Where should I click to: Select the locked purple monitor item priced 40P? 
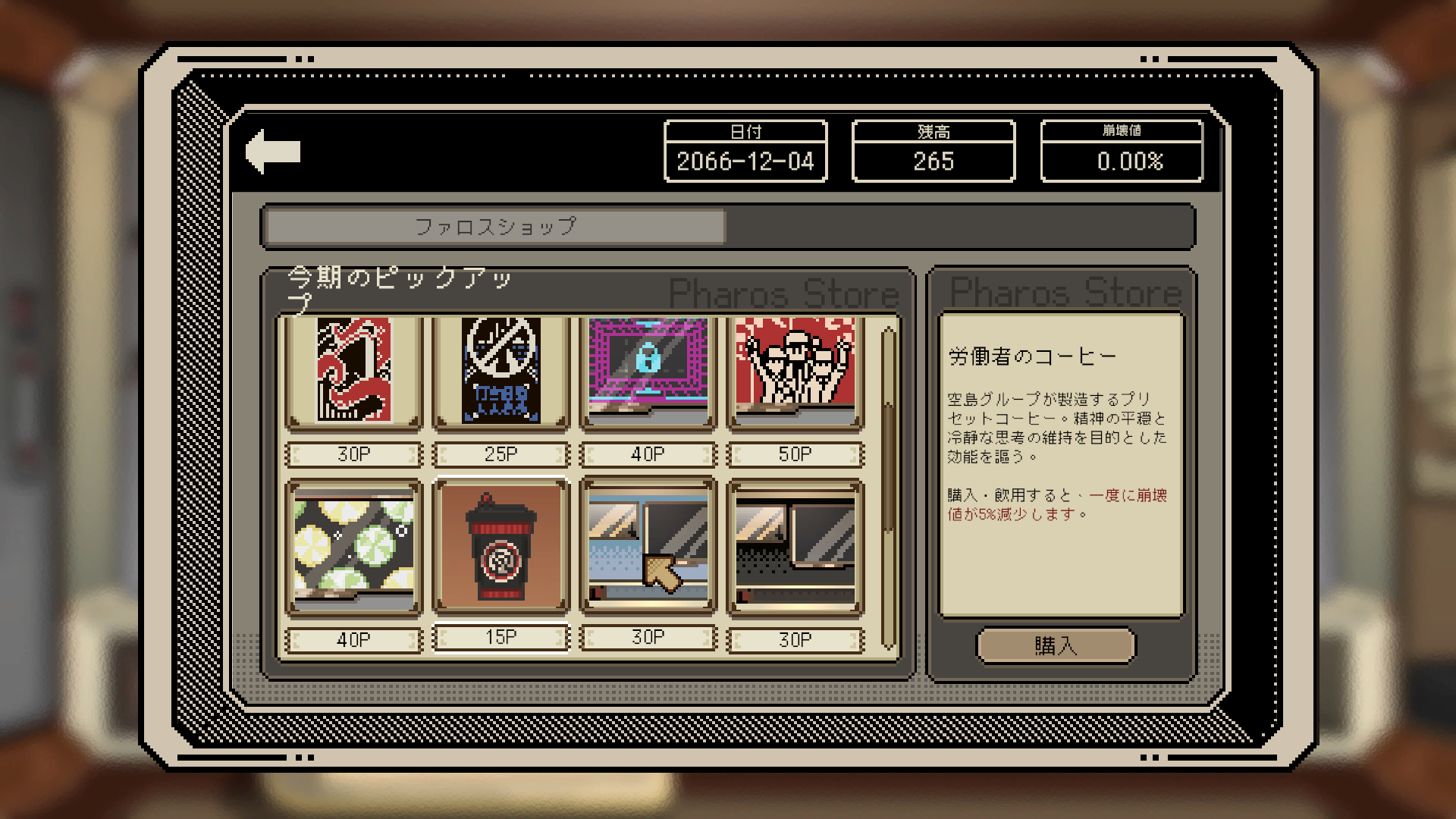(x=647, y=372)
